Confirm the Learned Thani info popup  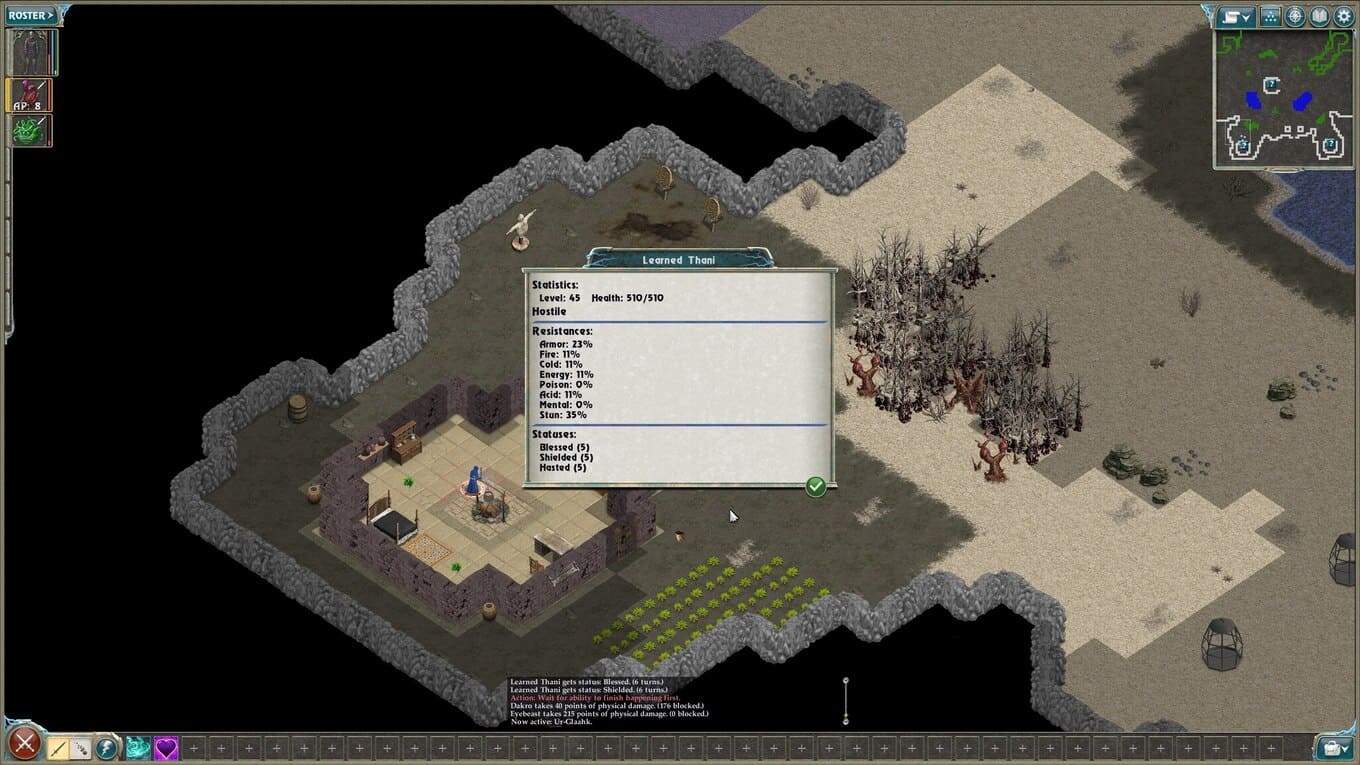point(816,486)
